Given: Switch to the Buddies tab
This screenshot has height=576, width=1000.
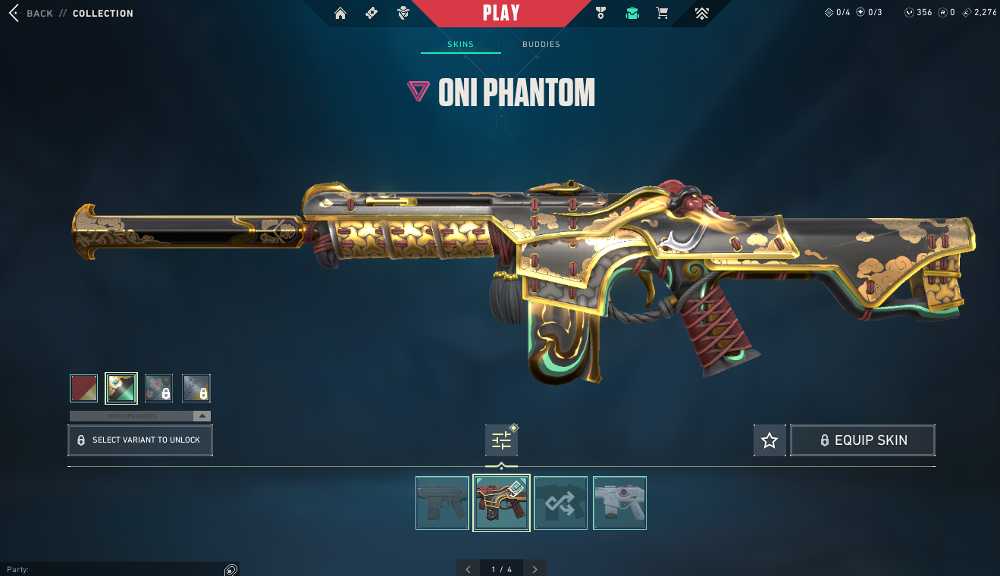Looking at the screenshot, I should [541, 45].
